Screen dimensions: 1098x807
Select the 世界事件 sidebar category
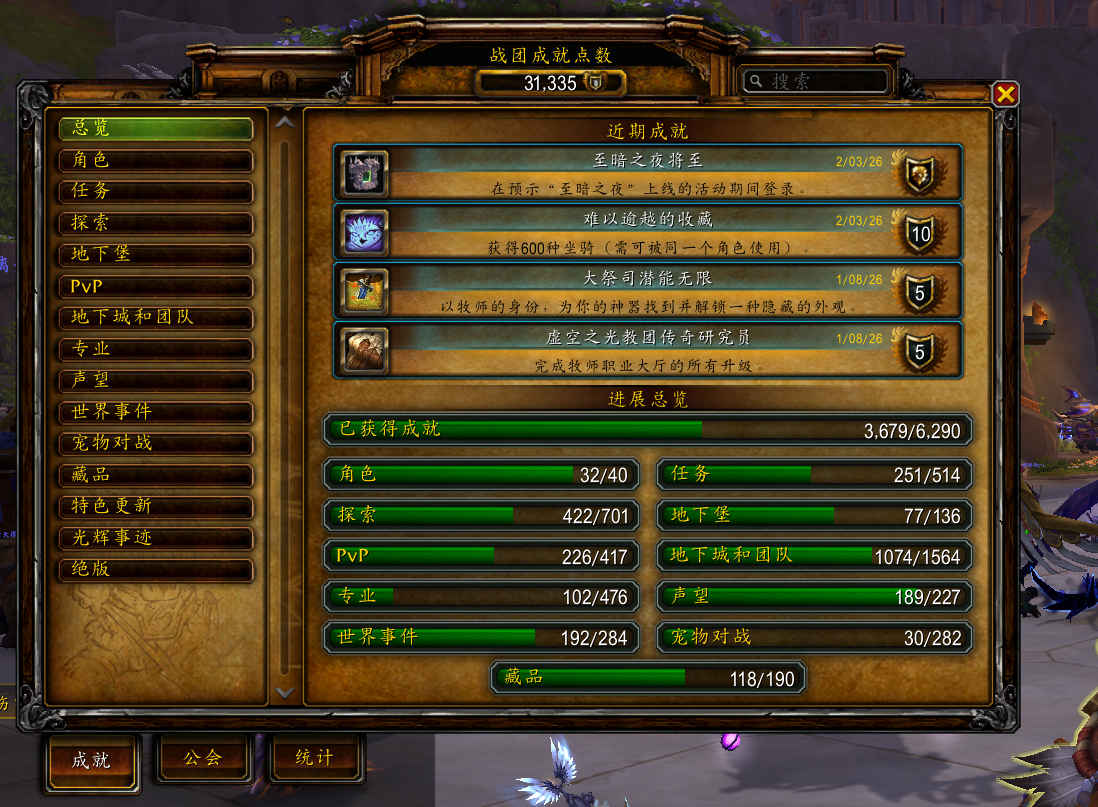tap(155, 412)
